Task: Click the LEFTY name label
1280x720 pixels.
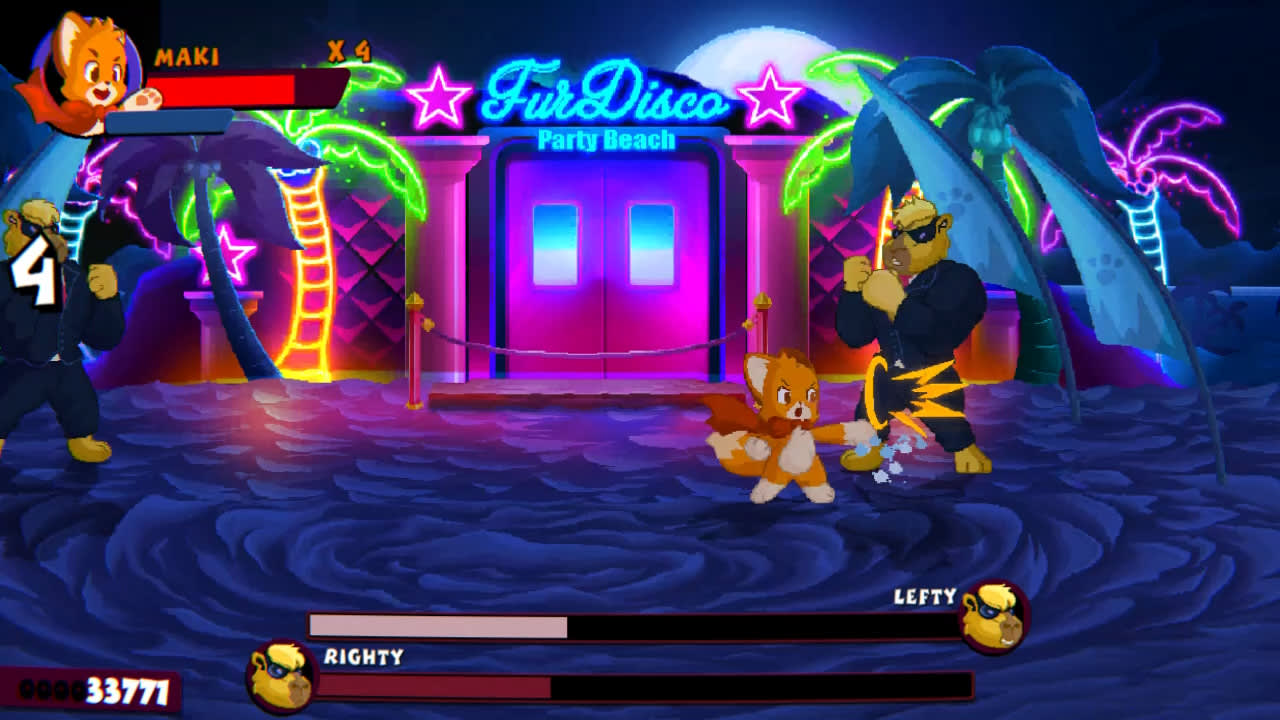Action: click(925, 598)
